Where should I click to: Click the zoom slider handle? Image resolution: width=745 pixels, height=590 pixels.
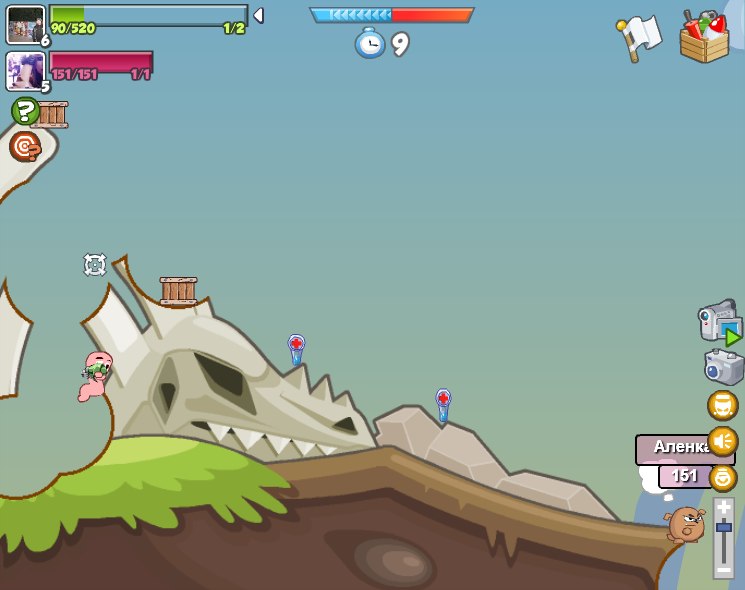[x=723, y=527]
